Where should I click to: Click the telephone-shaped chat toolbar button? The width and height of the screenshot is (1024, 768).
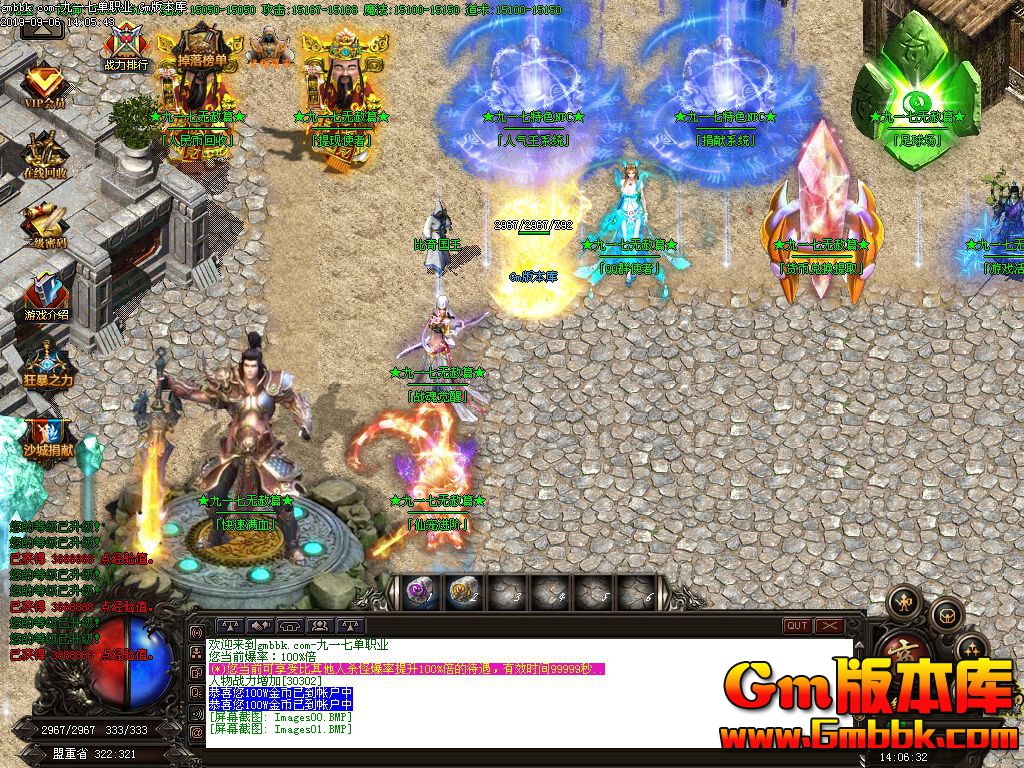click(x=290, y=626)
